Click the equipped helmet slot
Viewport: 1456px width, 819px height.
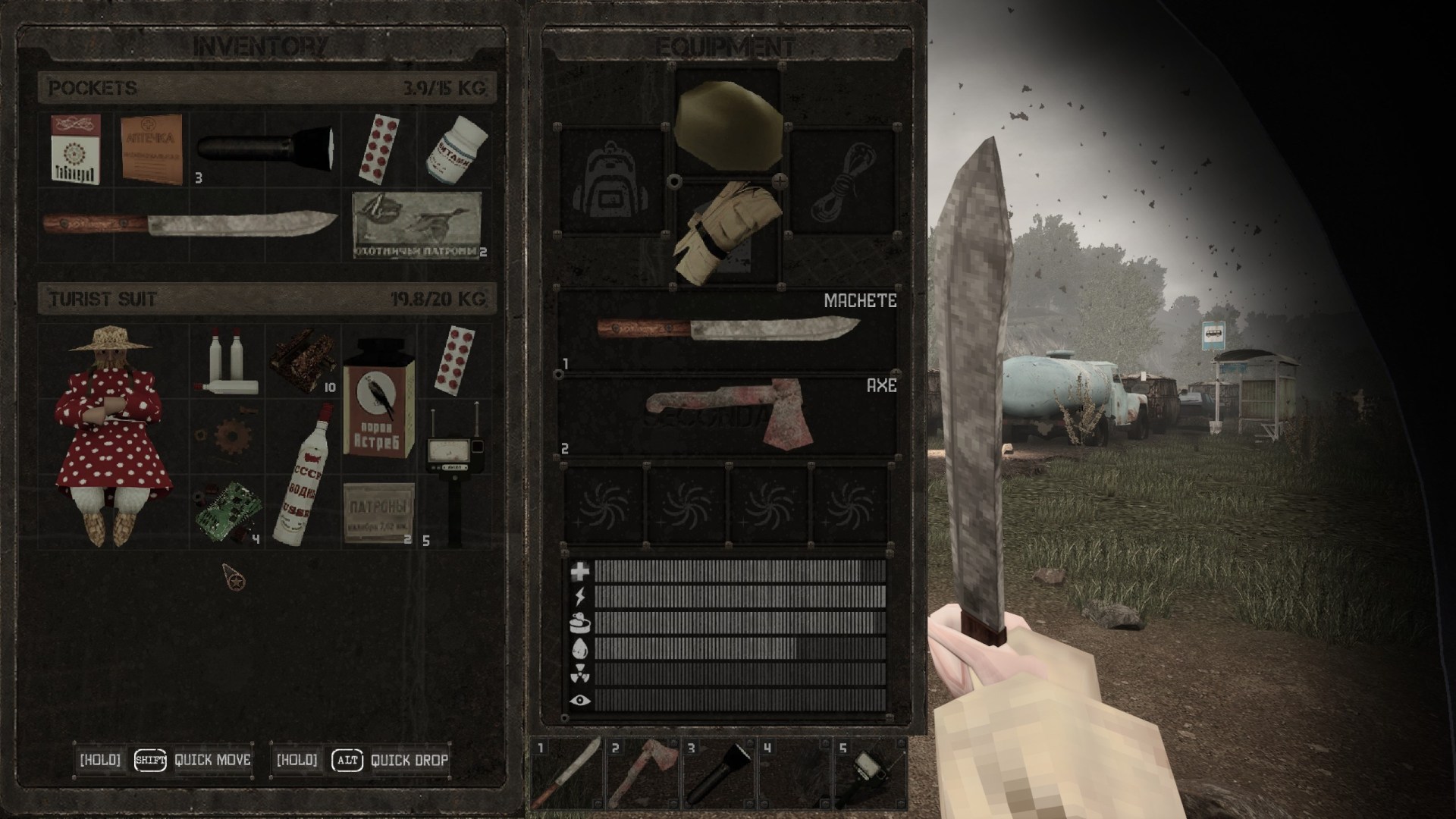728,125
